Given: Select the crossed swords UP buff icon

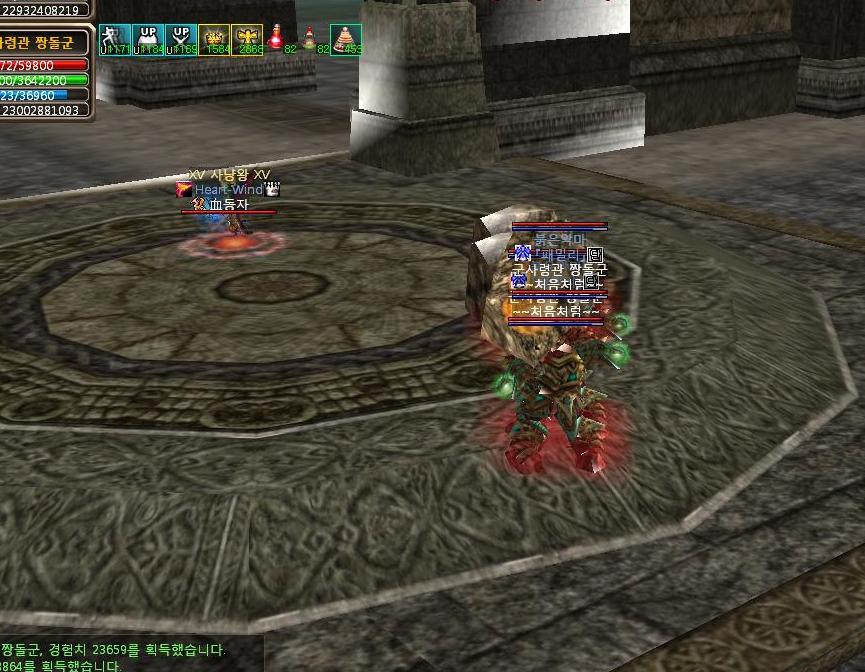Looking at the screenshot, I should (x=180, y=39).
